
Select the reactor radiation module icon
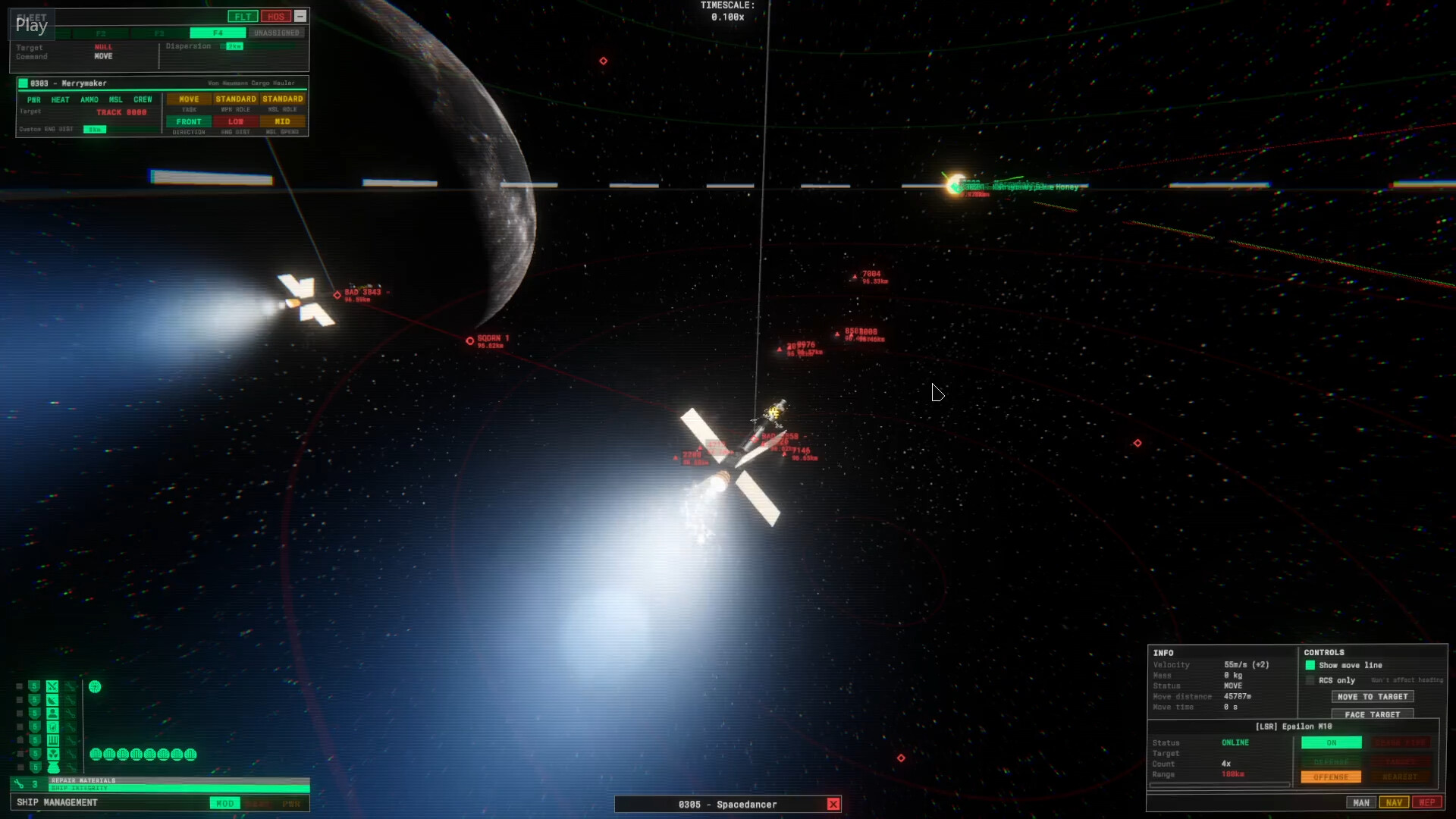coord(52,755)
